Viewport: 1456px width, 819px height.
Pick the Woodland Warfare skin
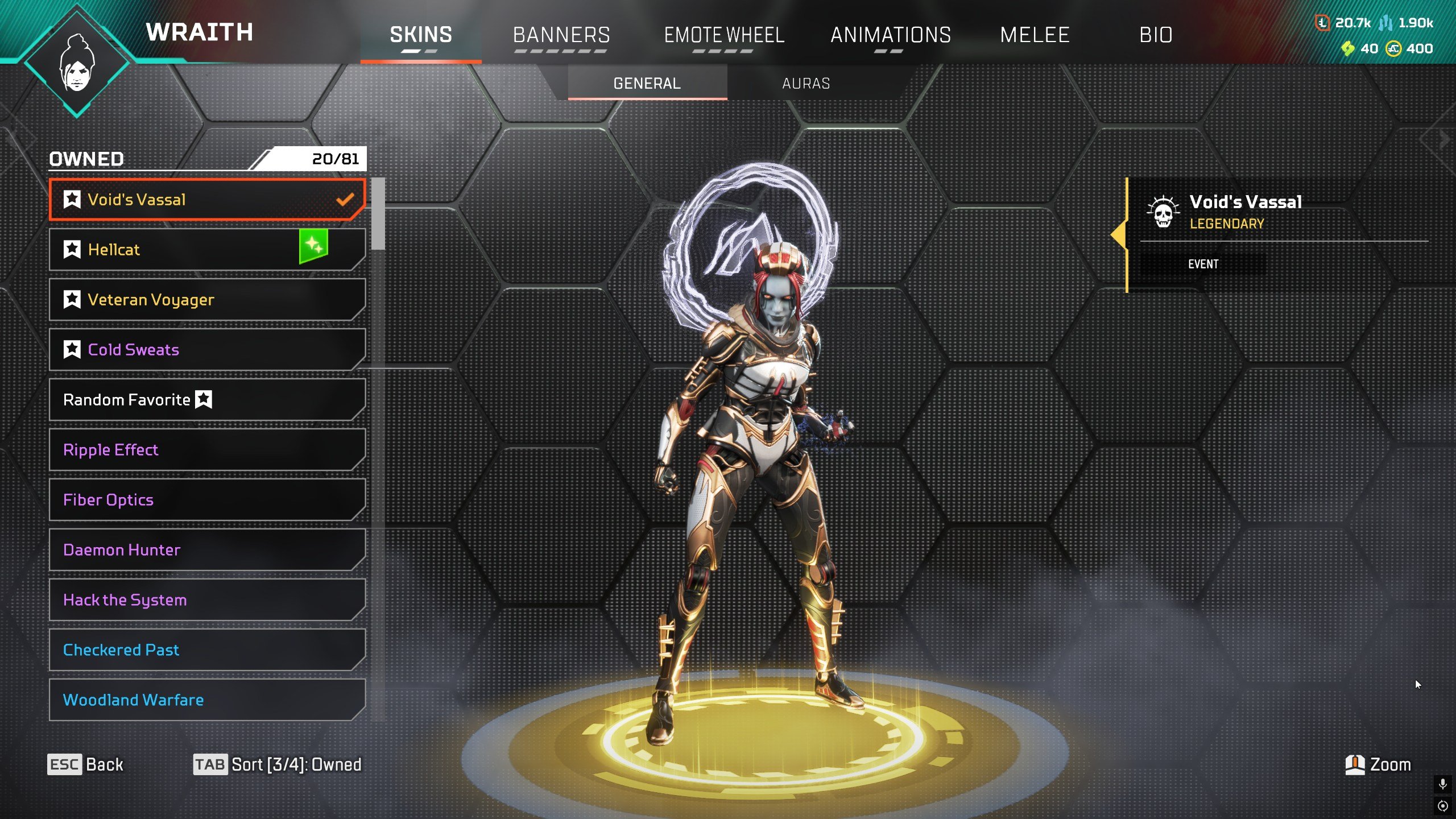click(x=207, y=700)
